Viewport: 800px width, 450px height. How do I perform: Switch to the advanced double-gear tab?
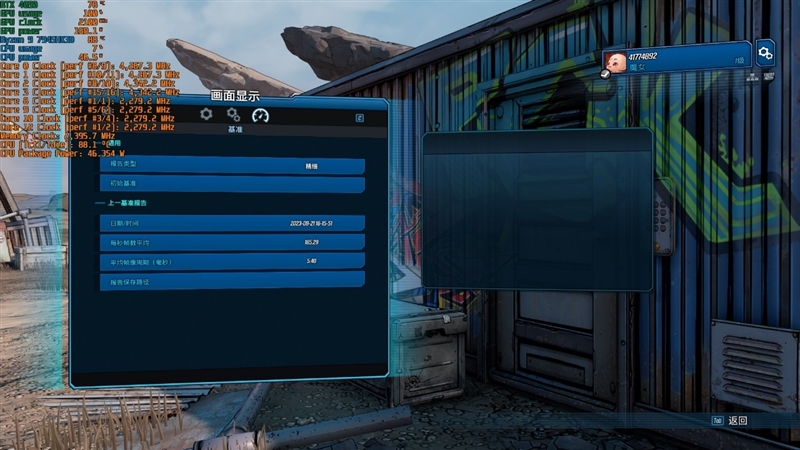233,115
